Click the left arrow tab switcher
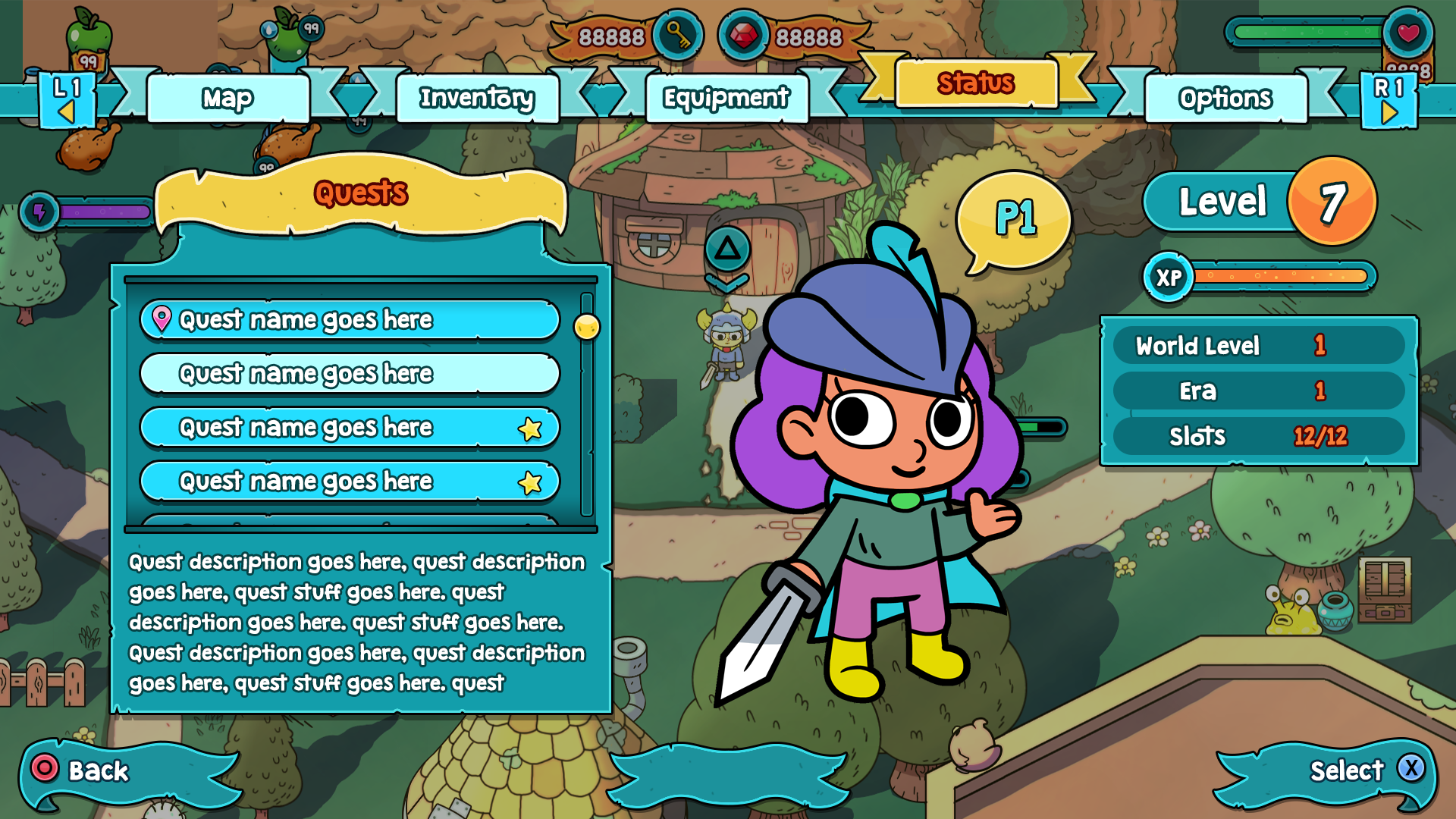This screenshot has height=819, width=1456. (x=67, y=101)
